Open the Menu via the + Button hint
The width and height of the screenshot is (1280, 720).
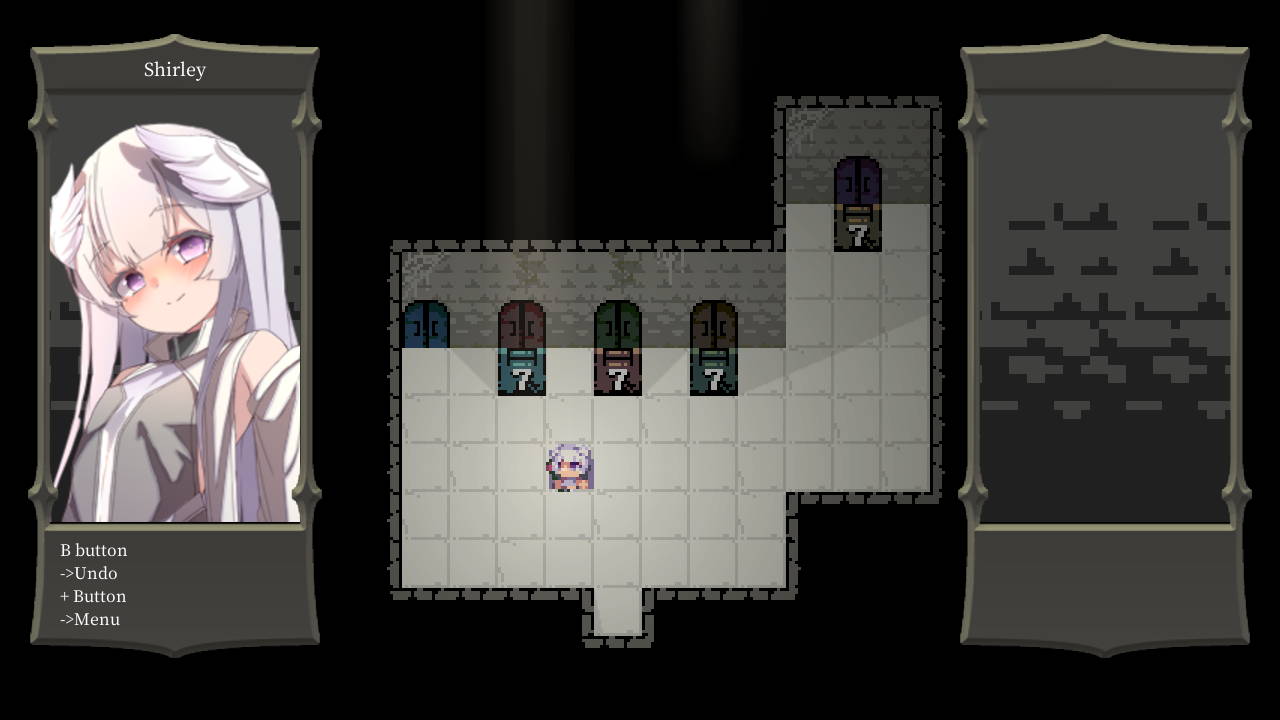[89, 619]
